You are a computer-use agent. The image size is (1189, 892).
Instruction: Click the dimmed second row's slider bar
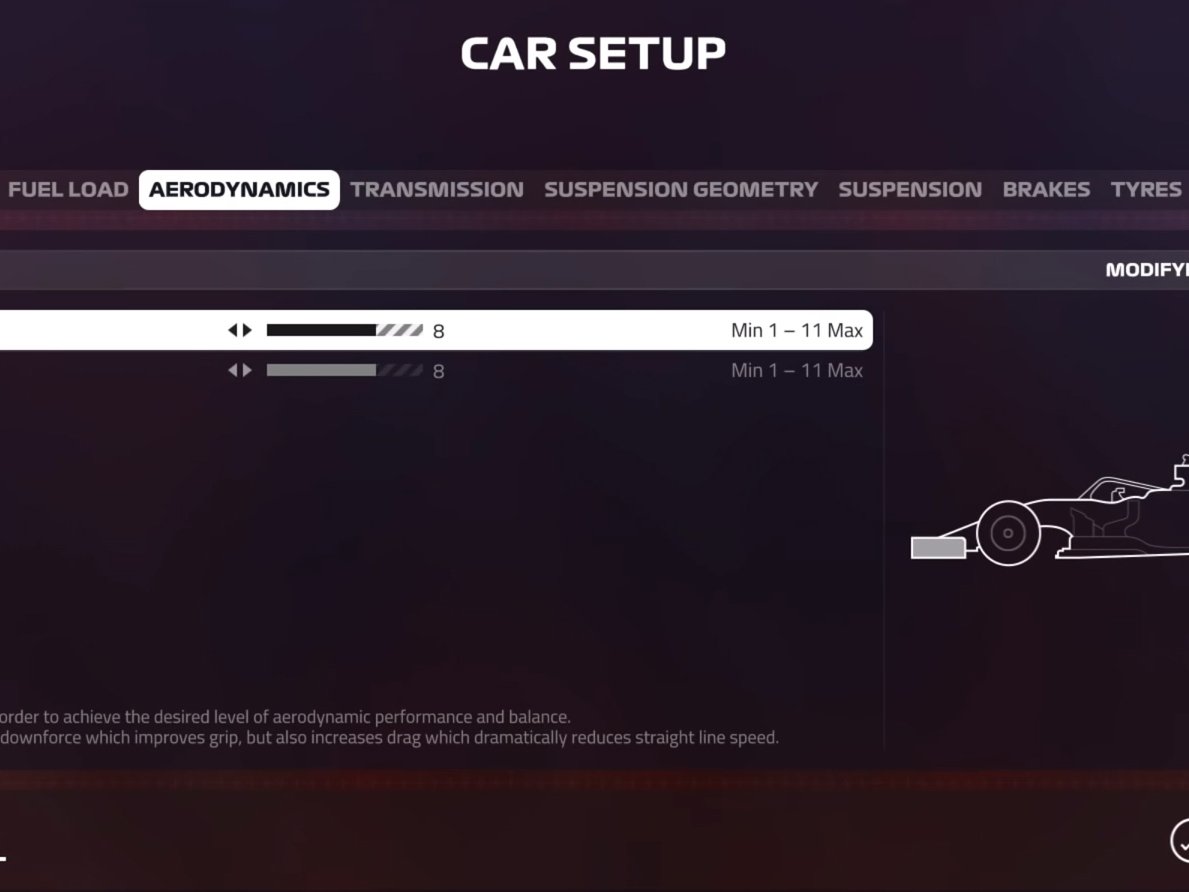tap(344, 370)
